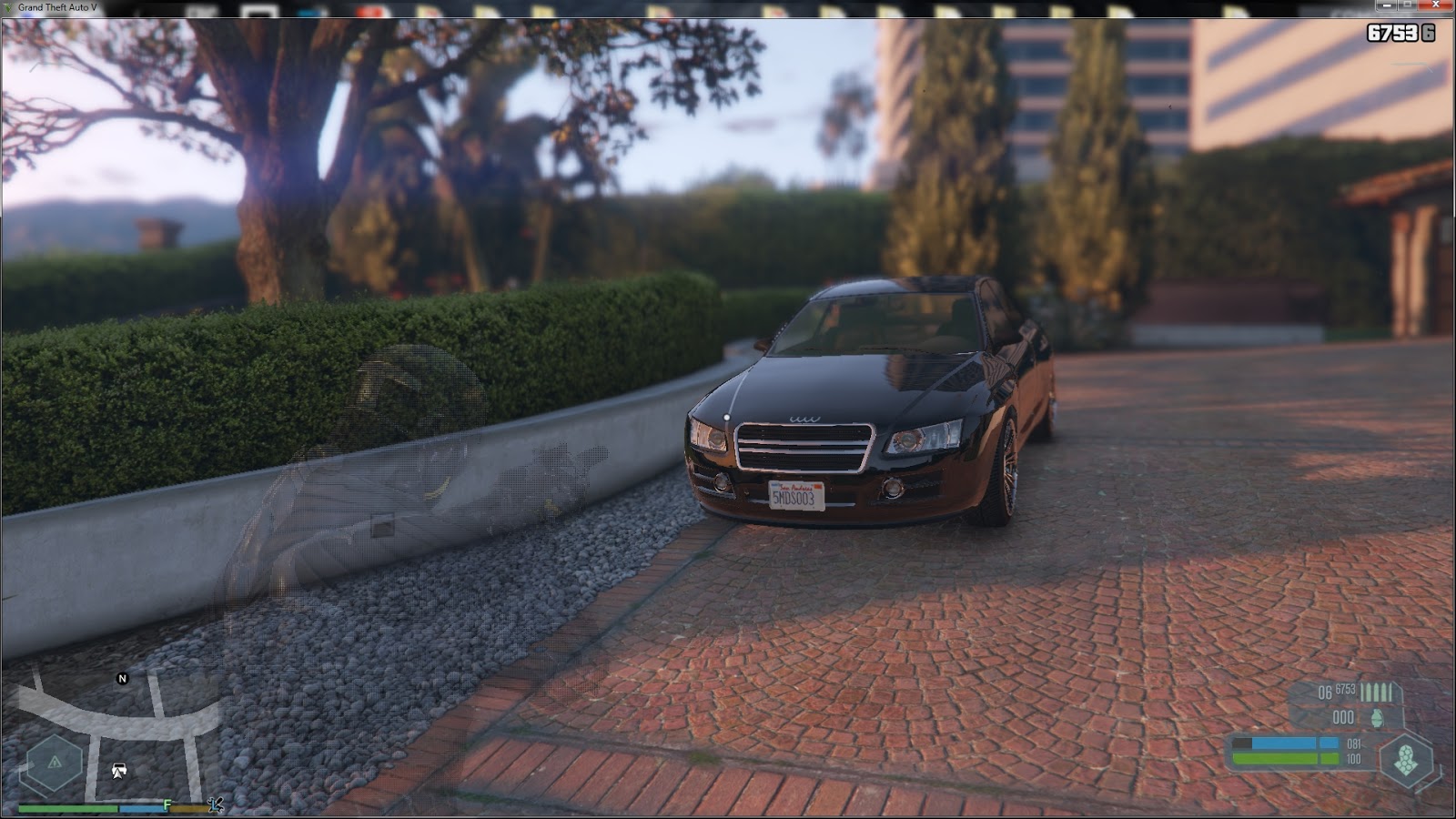Click the yellow stamina segment below the minimap
Screen dimensions: 1456x819
tap(189, 808)
